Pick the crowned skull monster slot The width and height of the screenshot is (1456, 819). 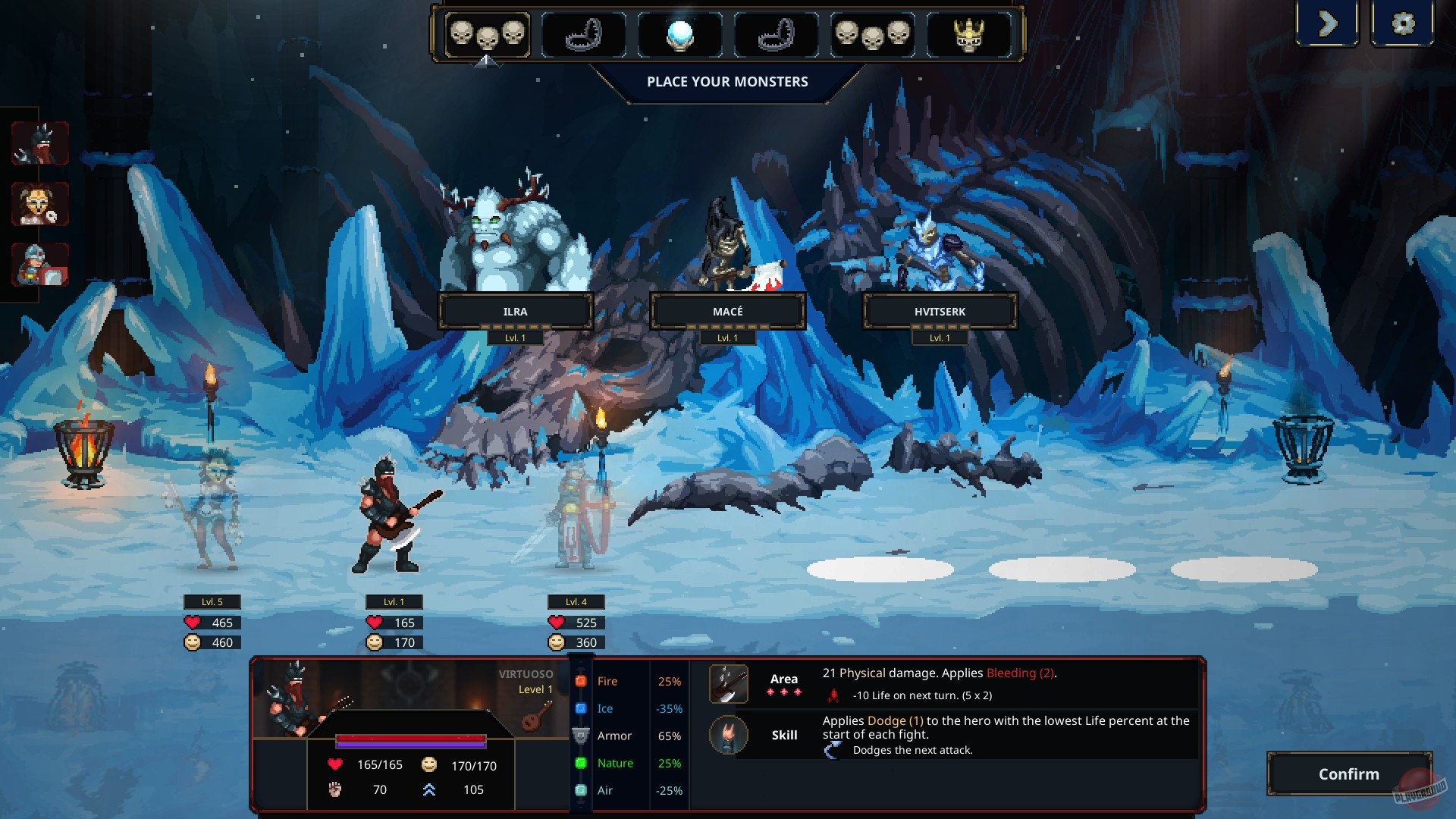(x=971, y=33)
